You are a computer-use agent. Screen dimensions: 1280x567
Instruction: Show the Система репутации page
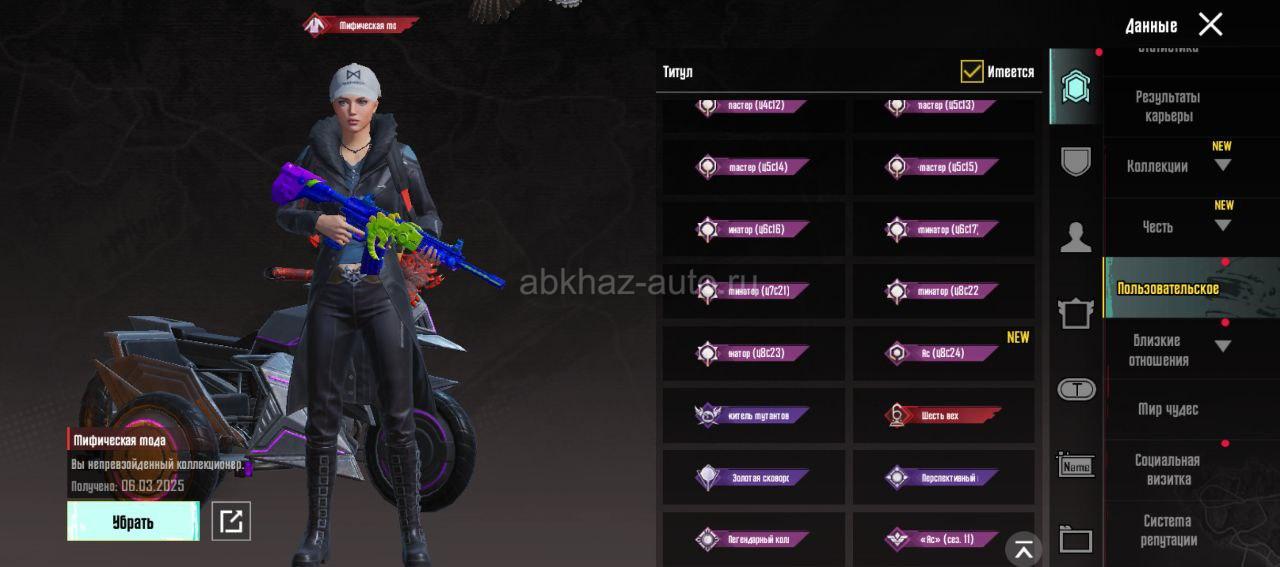pos(1167,530)
